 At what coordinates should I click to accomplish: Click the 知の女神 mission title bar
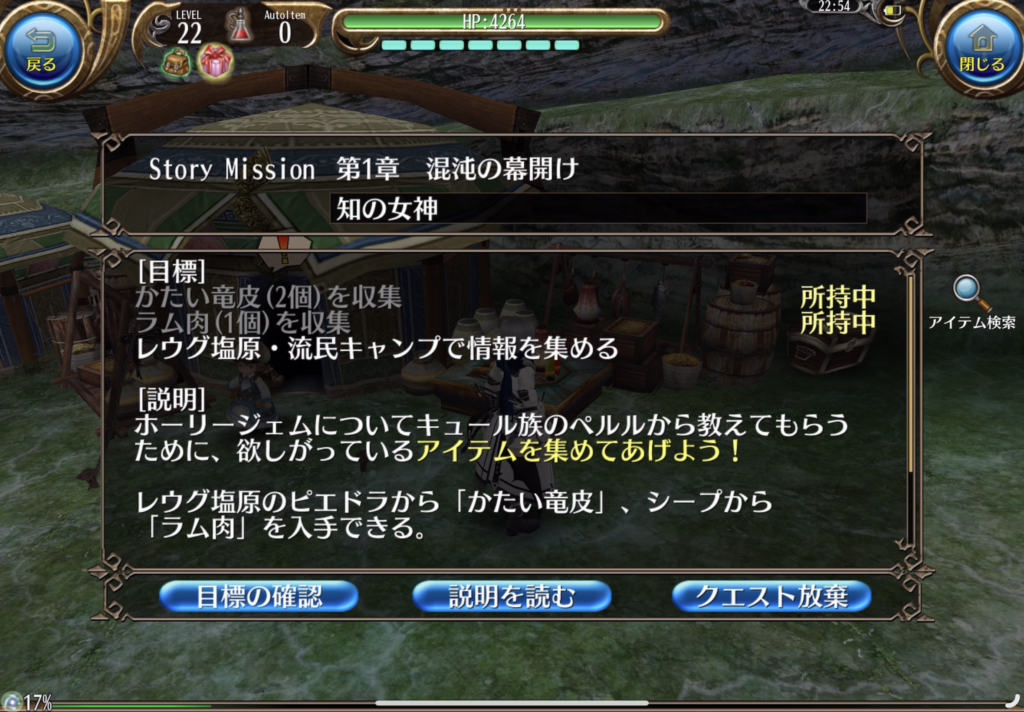[598, 208]
